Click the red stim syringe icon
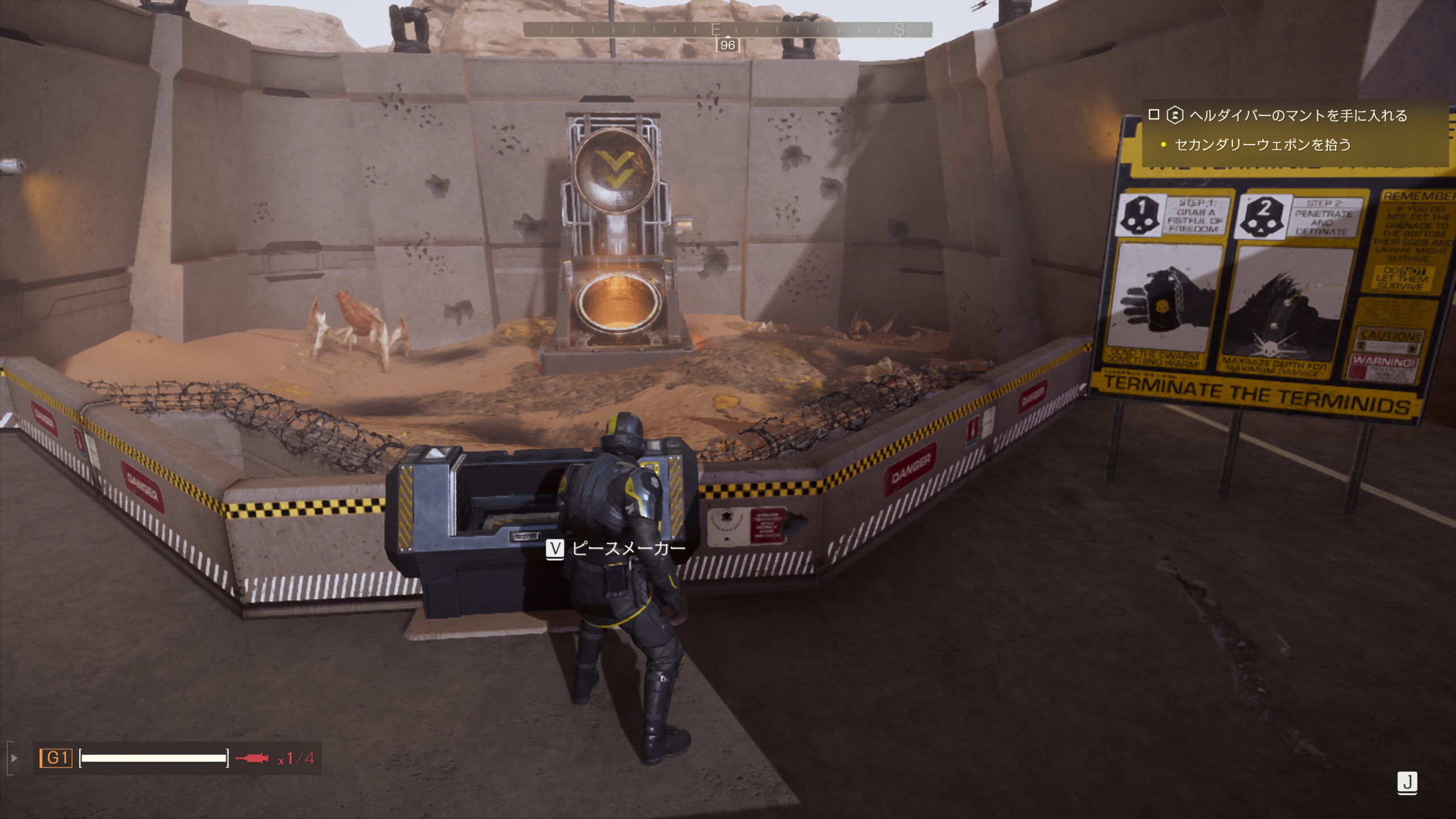Image resolution: width=1456 pixels, height=819 pixels. (x=252, y=758)
